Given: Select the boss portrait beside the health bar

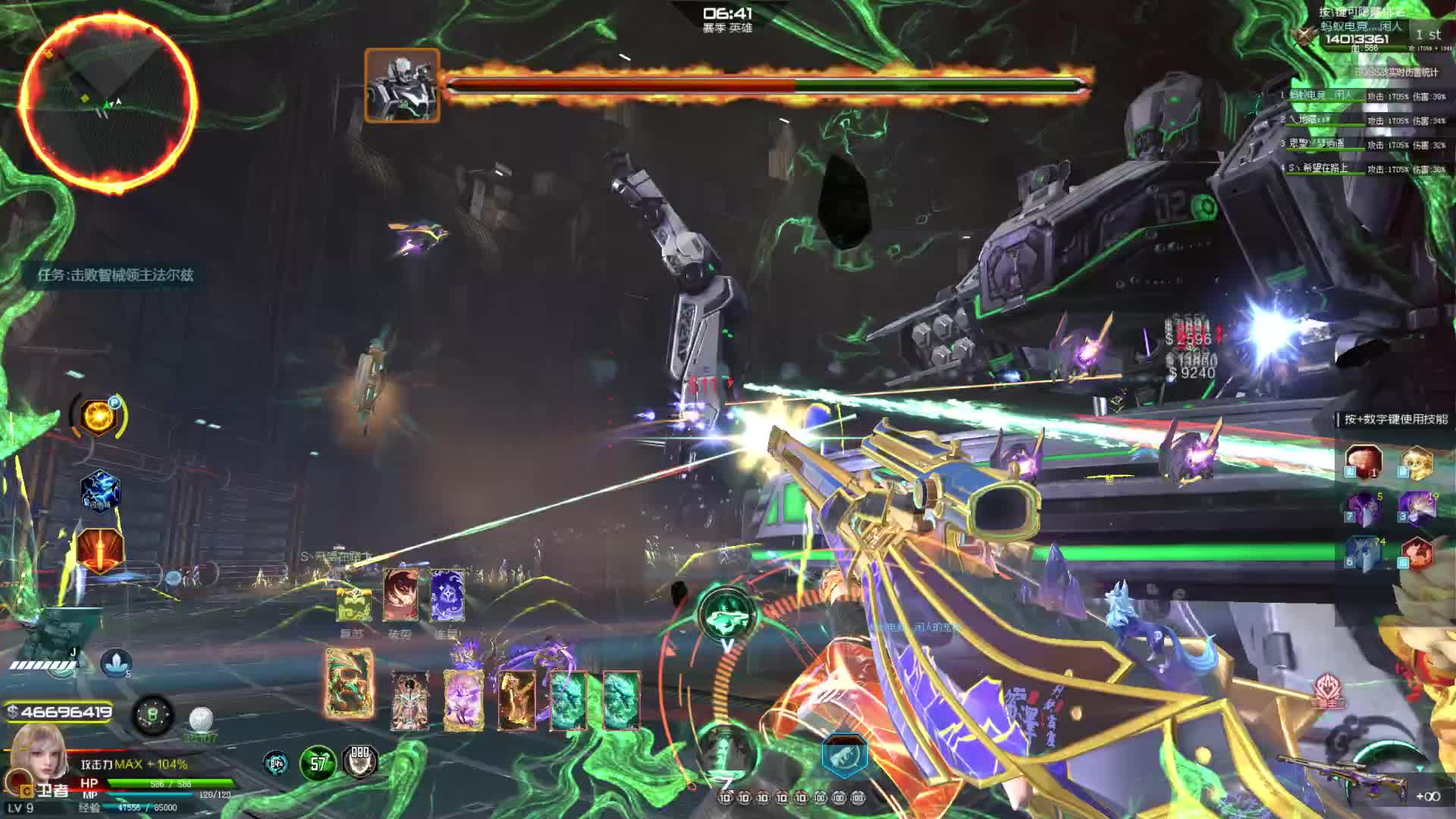Looking at the screenshot, I should pyautogui.click(x=402, y=85).
